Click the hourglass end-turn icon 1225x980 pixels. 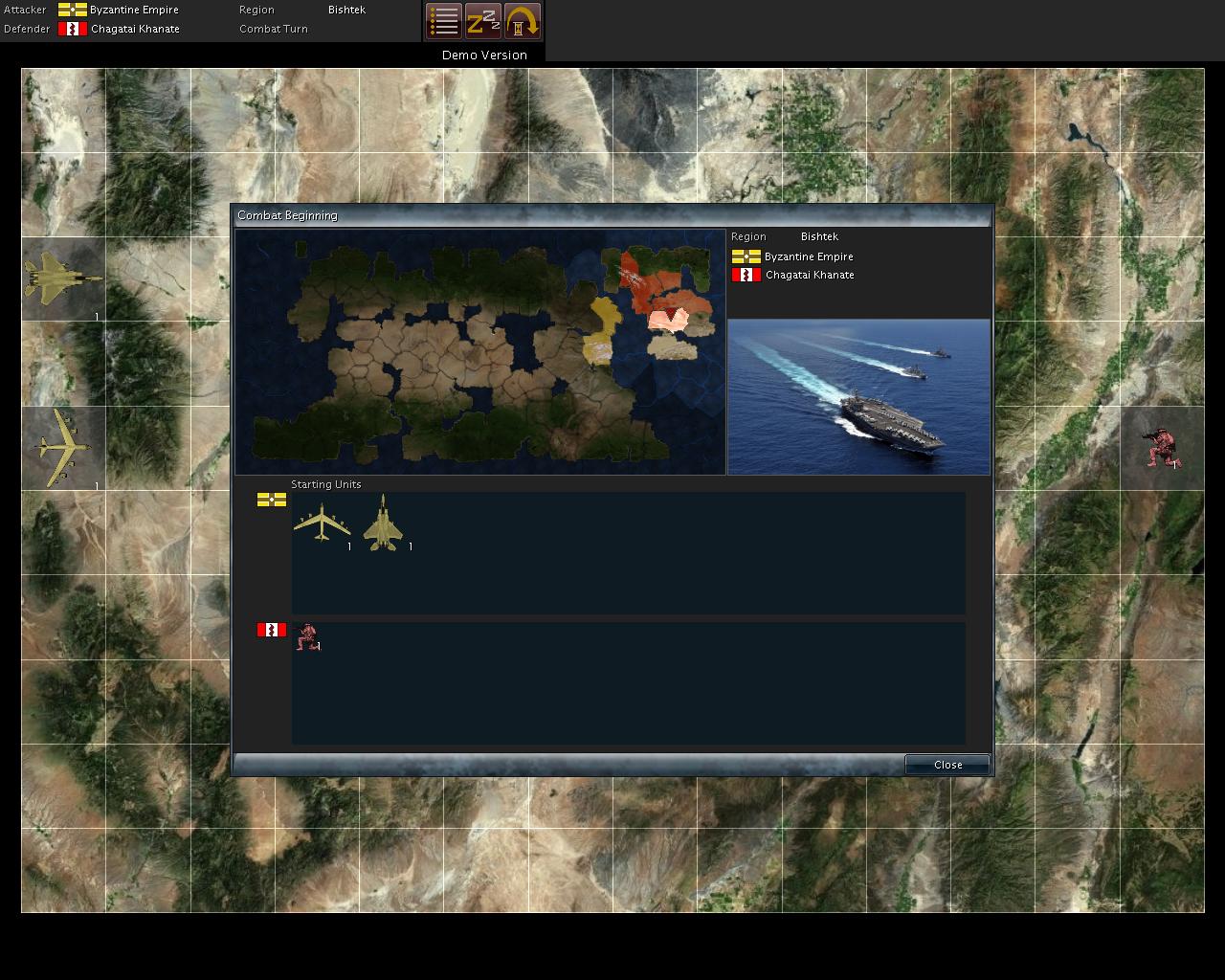(x=523, y=20)
